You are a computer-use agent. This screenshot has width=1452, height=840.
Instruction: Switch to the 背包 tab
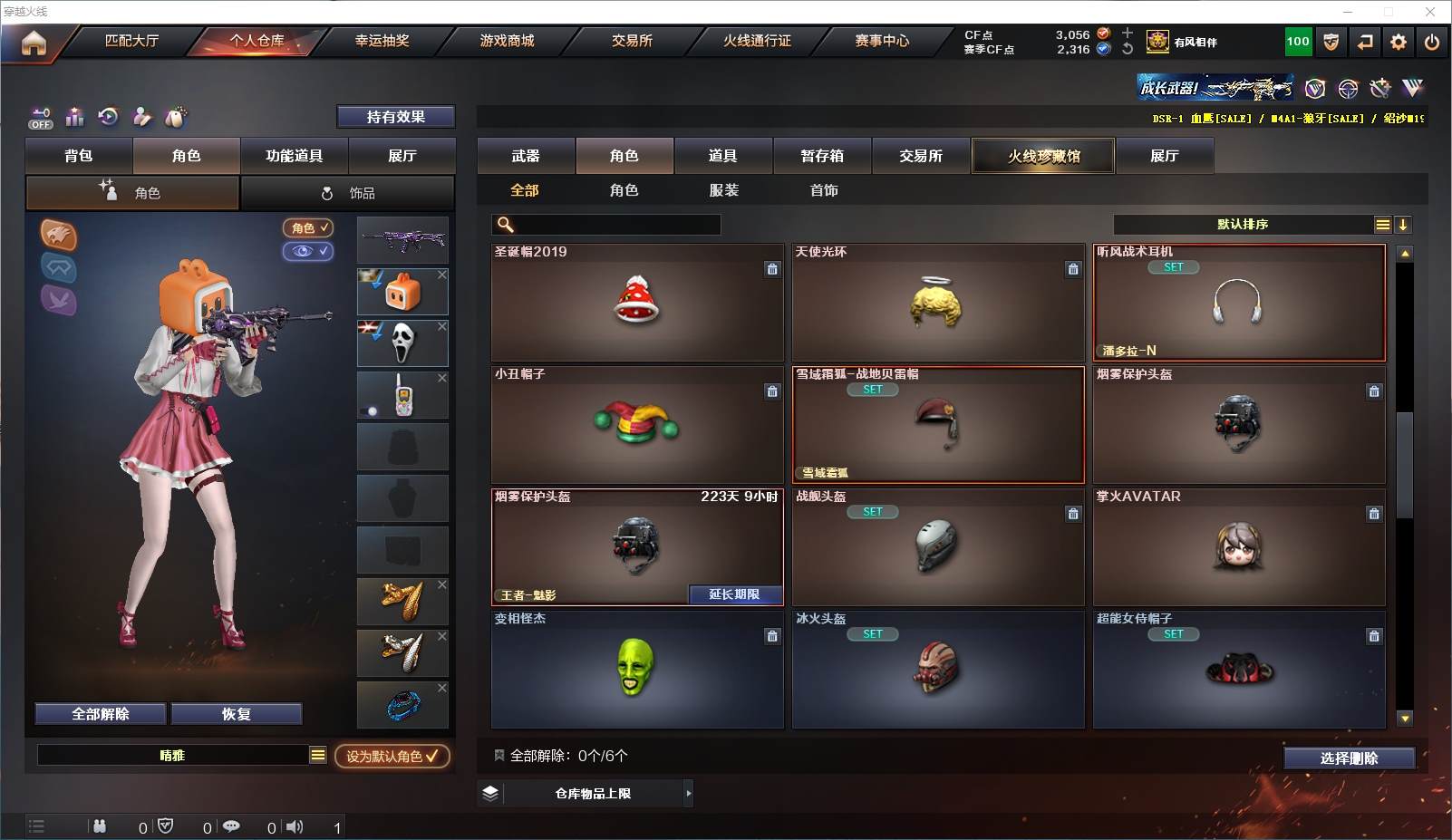tap(79, 156)
